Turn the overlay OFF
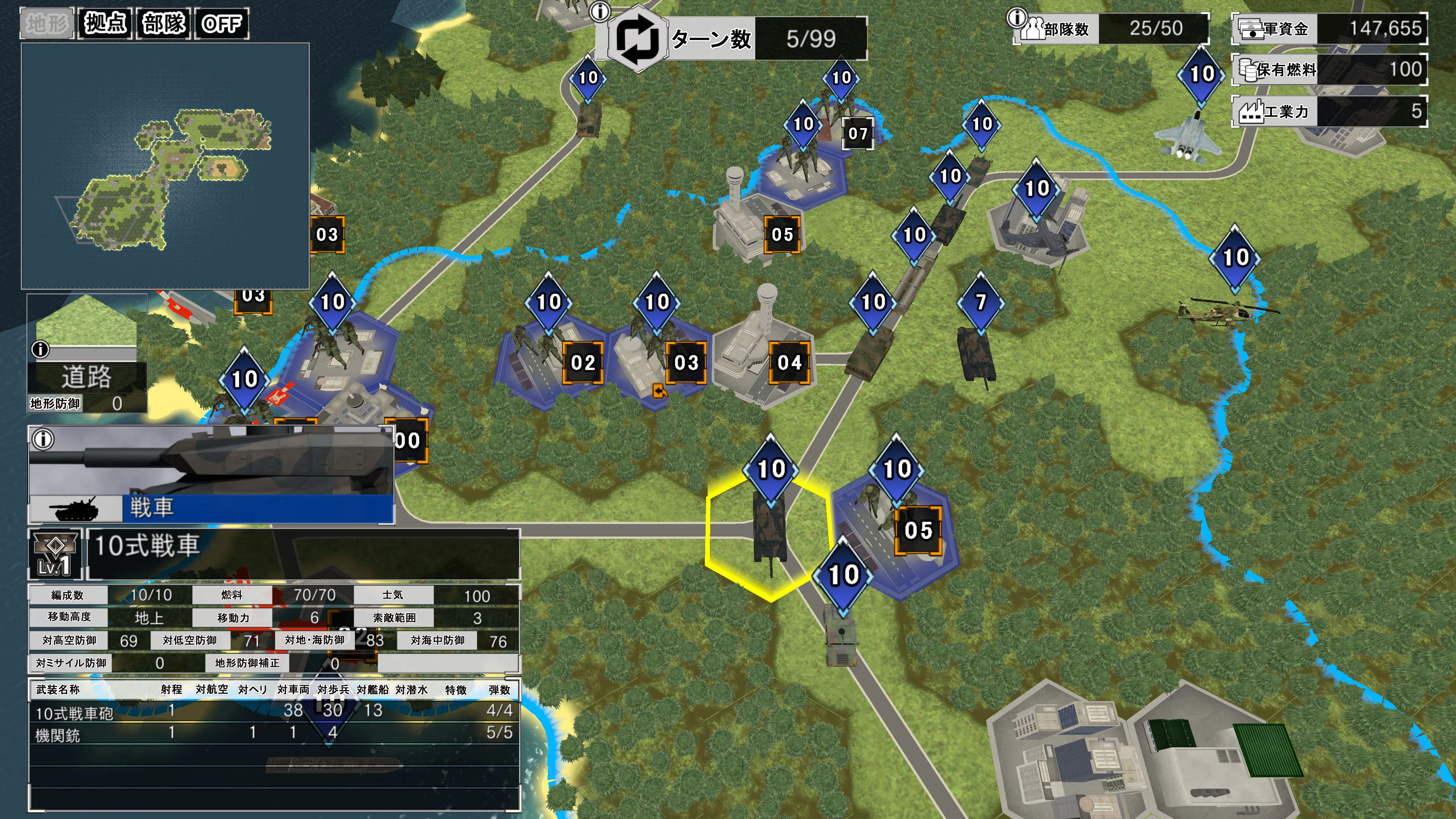 coord(221,24)
